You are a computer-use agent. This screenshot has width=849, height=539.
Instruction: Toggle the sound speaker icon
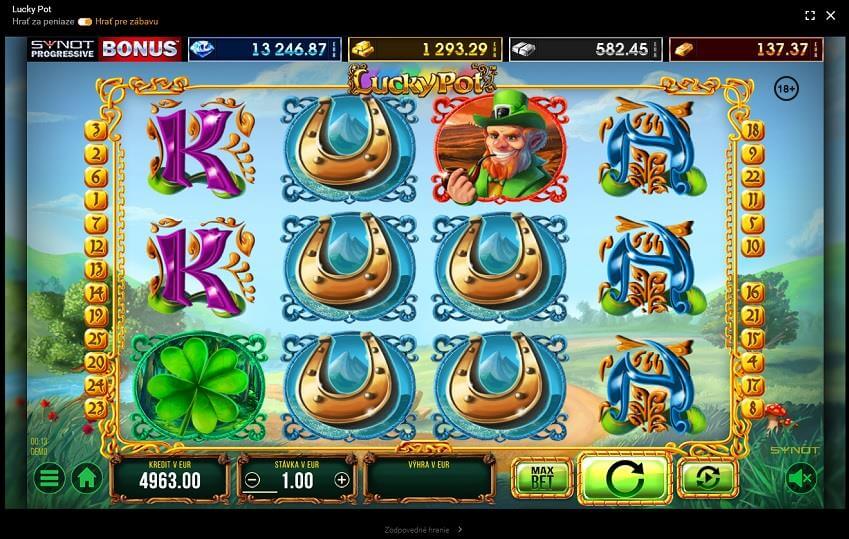800,479
